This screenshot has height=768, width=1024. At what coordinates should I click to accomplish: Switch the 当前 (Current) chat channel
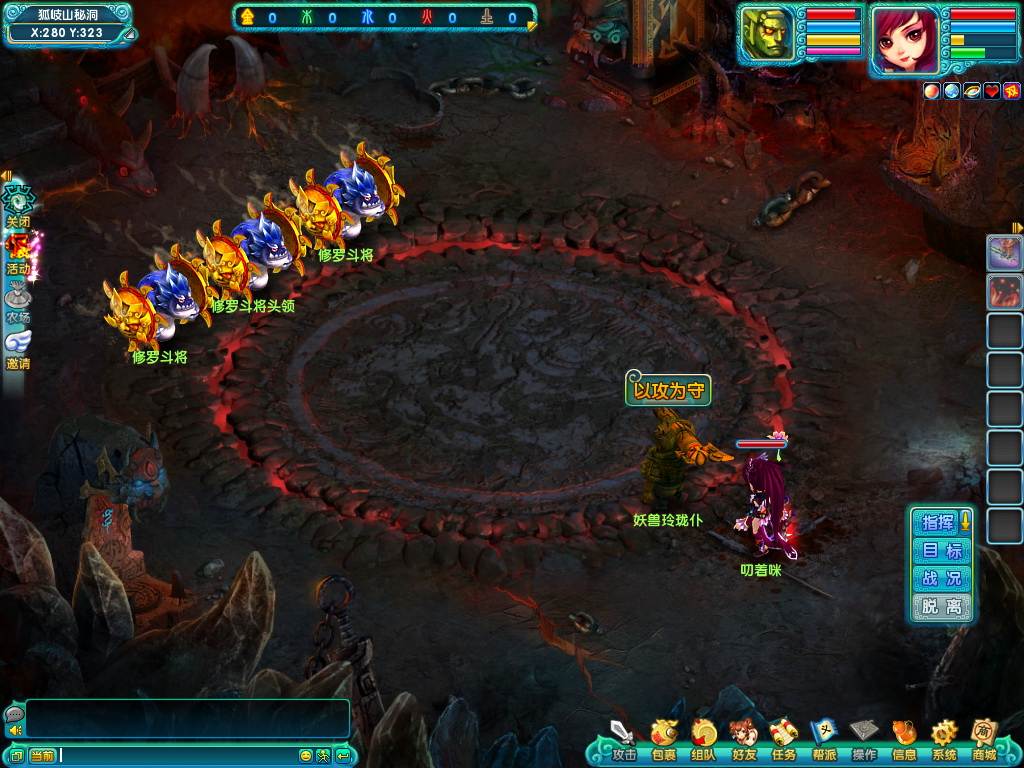tap(42, 755)
